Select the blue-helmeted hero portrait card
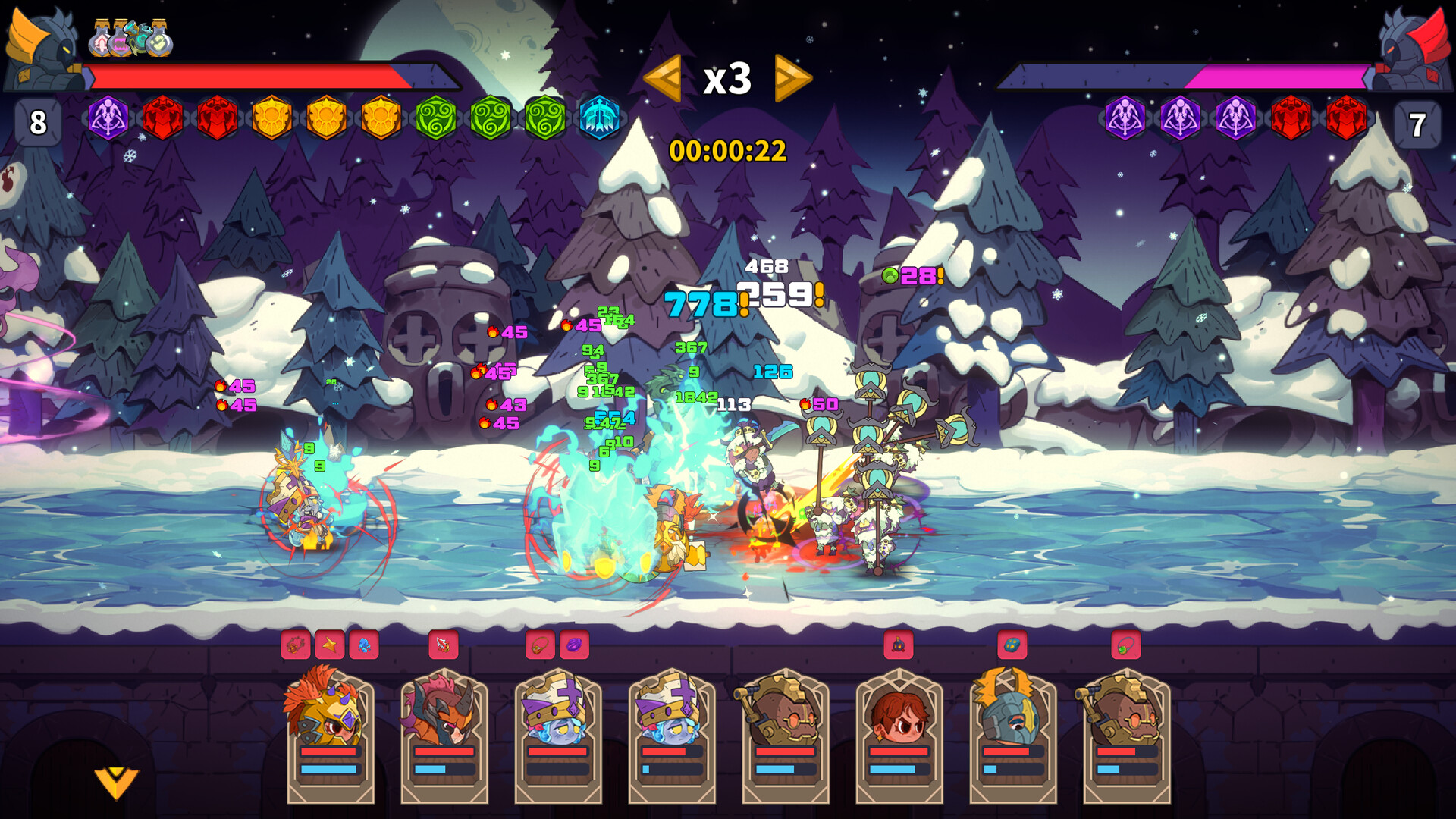This screenshot has height=819, width=1456. coord(1012,717)
